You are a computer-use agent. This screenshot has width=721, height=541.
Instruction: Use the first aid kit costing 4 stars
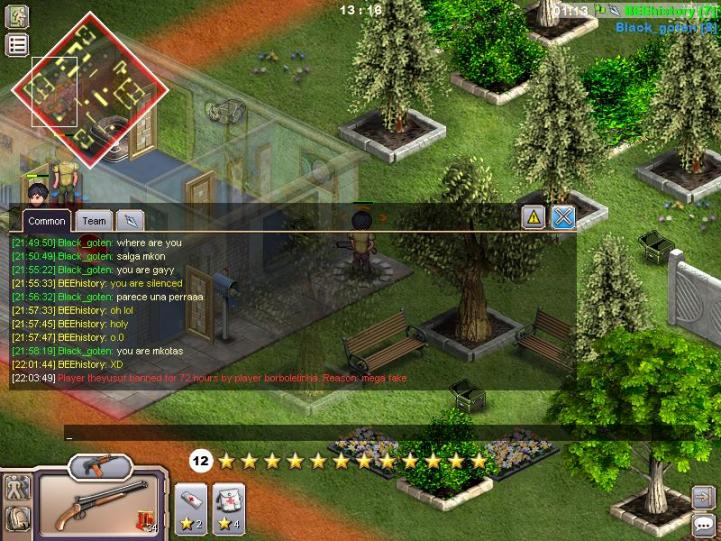[x=228, y=503]
